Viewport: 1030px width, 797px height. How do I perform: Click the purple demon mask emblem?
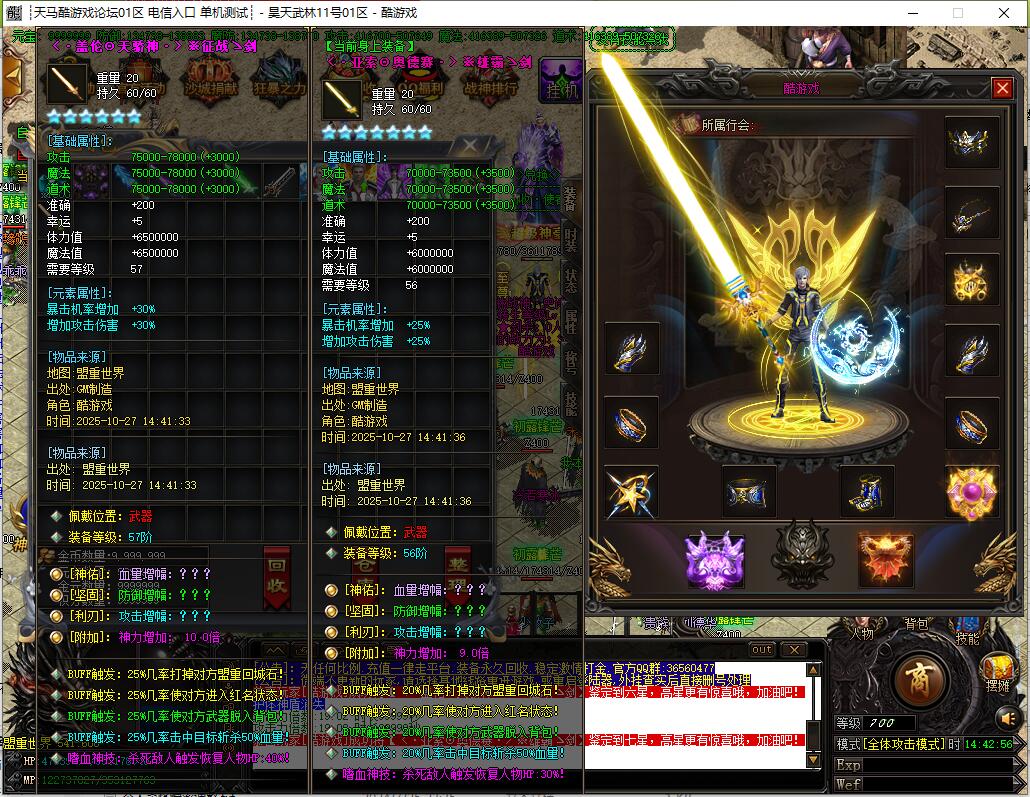tap(714, 558)
